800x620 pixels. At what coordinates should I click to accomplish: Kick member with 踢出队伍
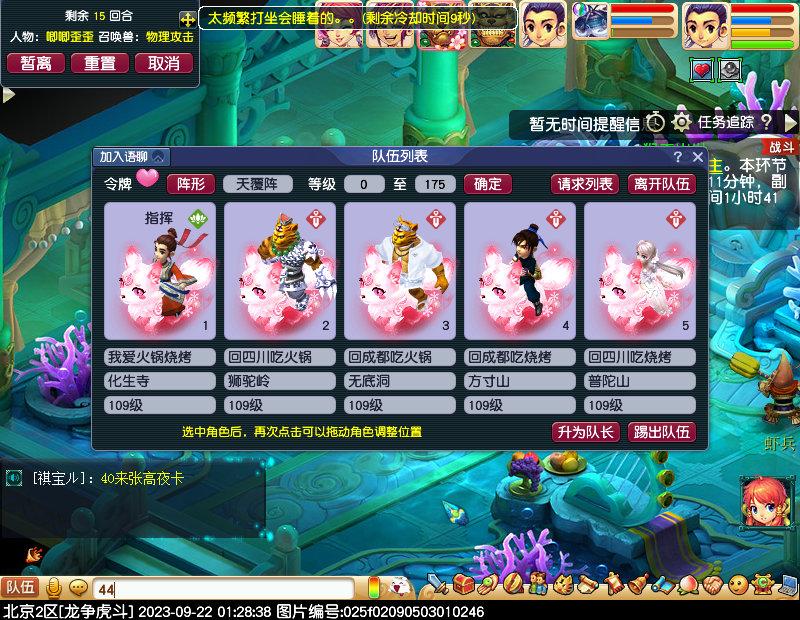click(661, 432)
